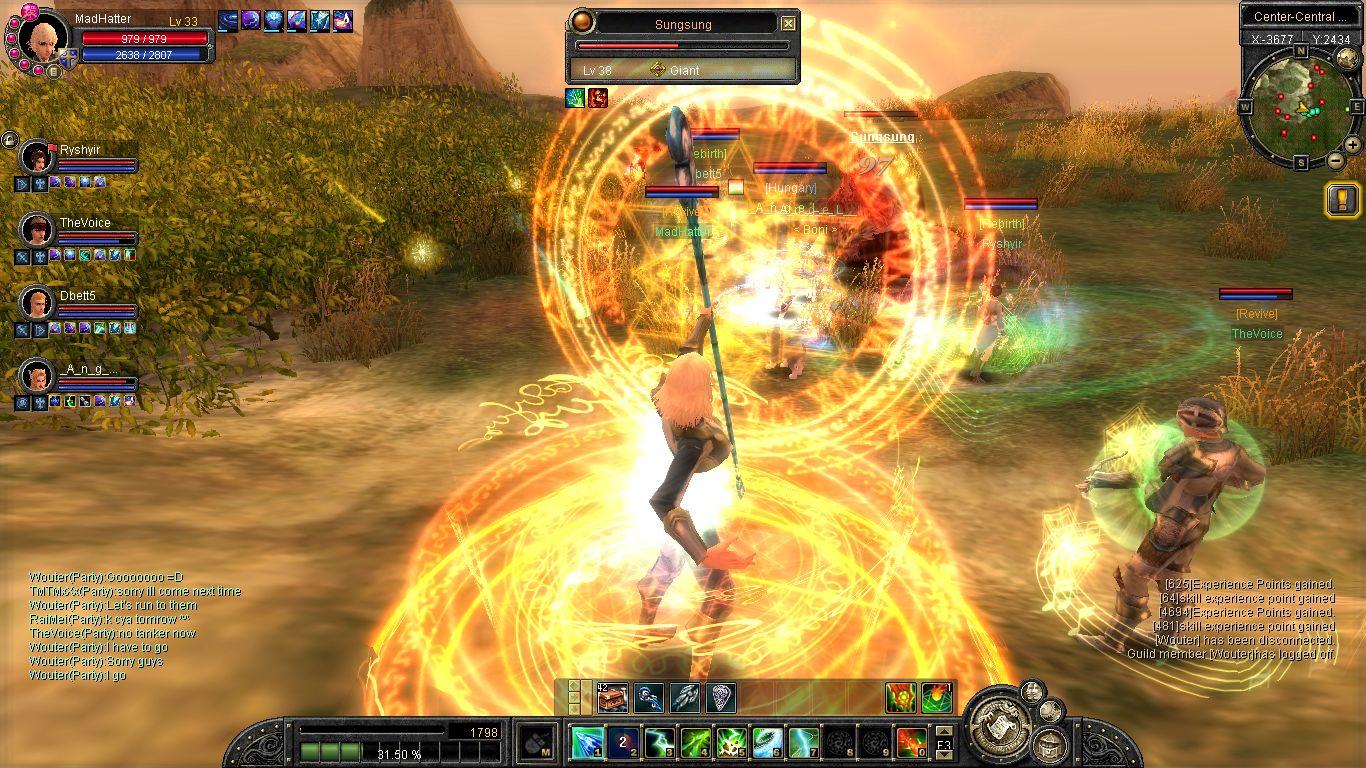Viewport: 1366px width, 768px height.
Task: Activate the ice shard skill in slot 1
Action: coord(586,743)
